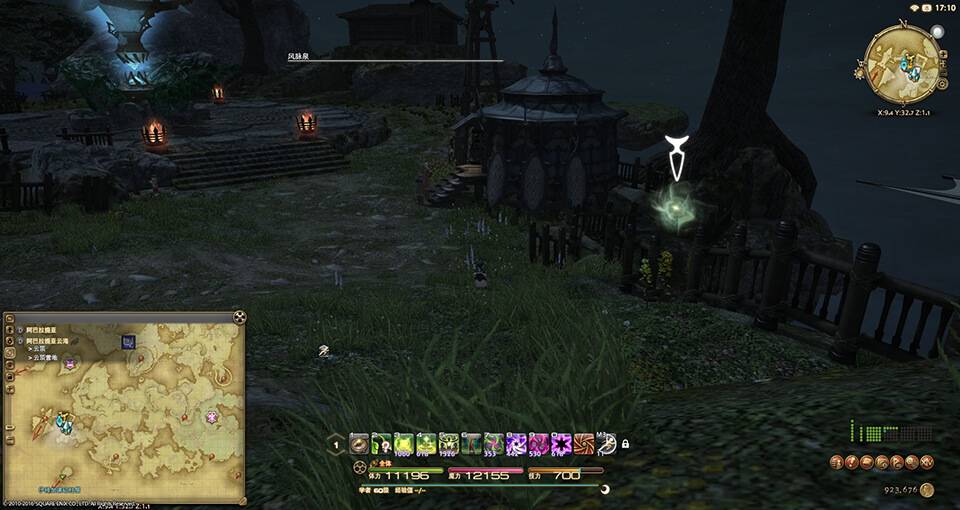
Task: Close the area map window
Action: [239, 318]
